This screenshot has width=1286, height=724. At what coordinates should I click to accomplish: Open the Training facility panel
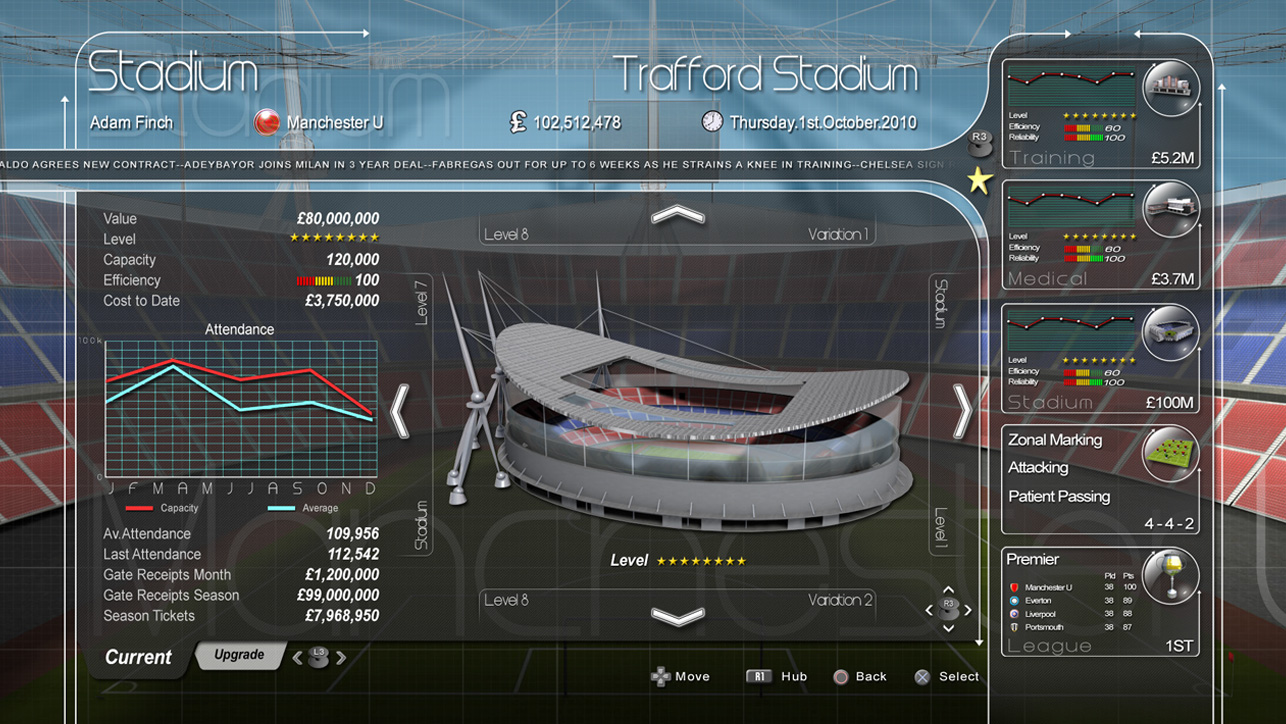[1100, 113]
